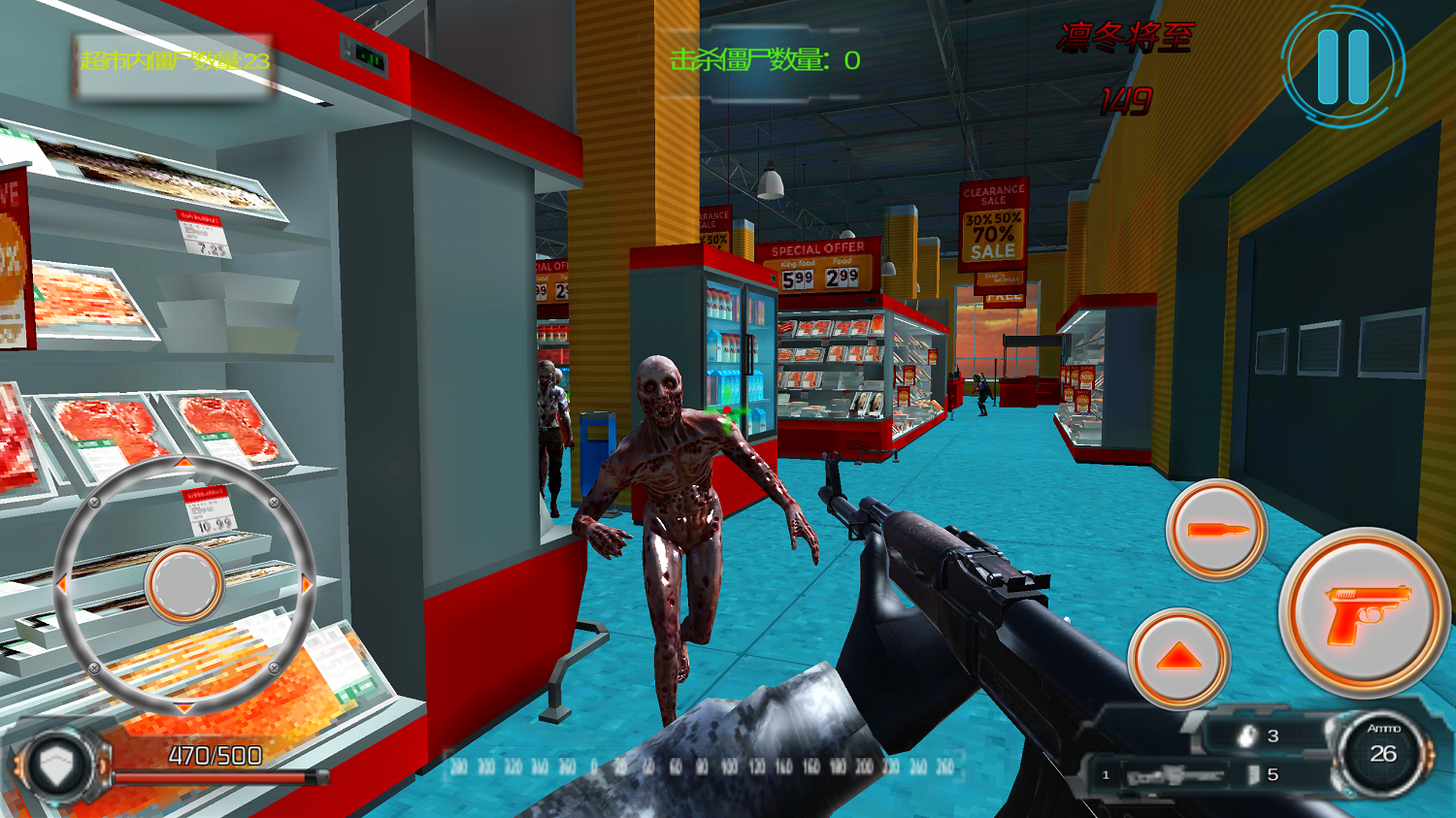Tap the weapon slot number 1 marker
This screenshot has height=818, width=1456.
[x=1104, y=774]
